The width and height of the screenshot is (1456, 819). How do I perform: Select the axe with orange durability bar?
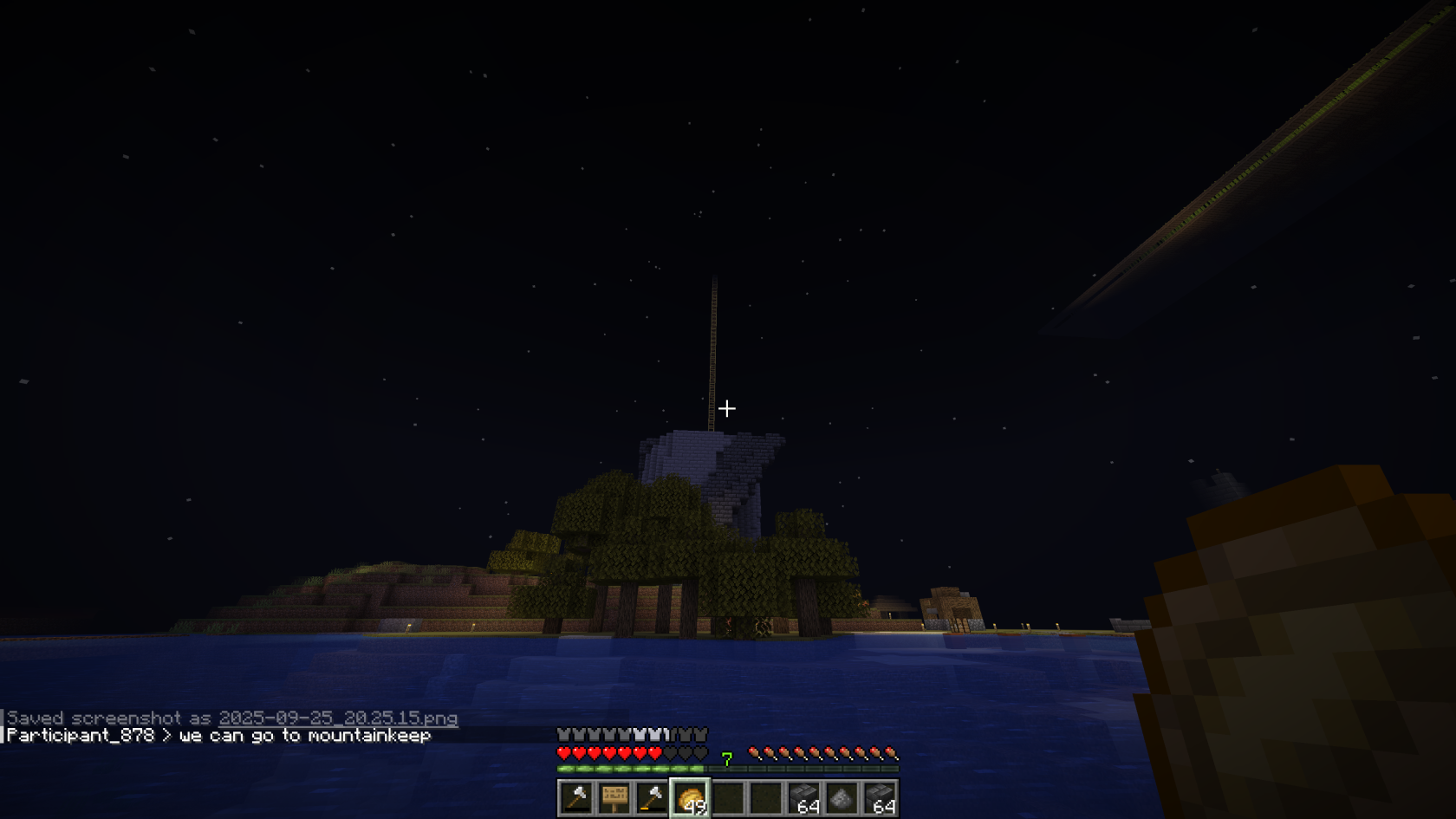652,798
